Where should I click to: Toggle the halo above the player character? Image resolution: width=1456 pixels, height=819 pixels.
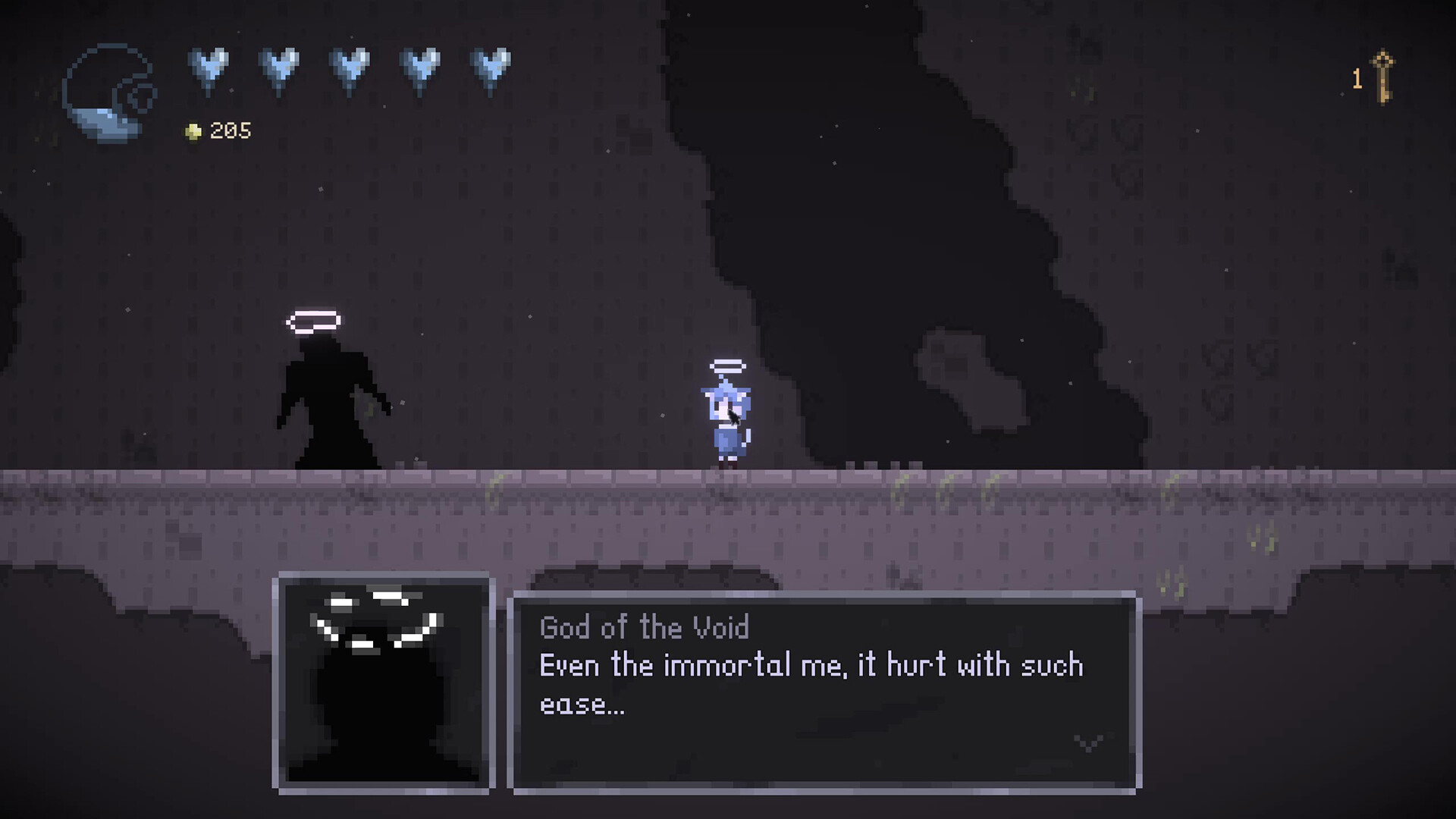(729, 366)
